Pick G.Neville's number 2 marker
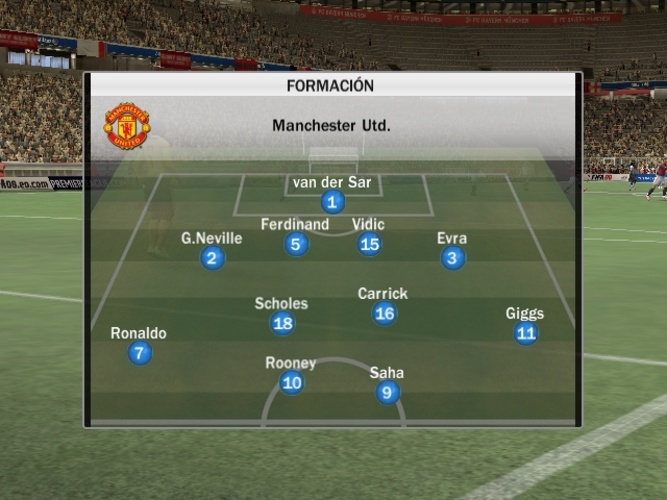 click(x=212, y=258)
